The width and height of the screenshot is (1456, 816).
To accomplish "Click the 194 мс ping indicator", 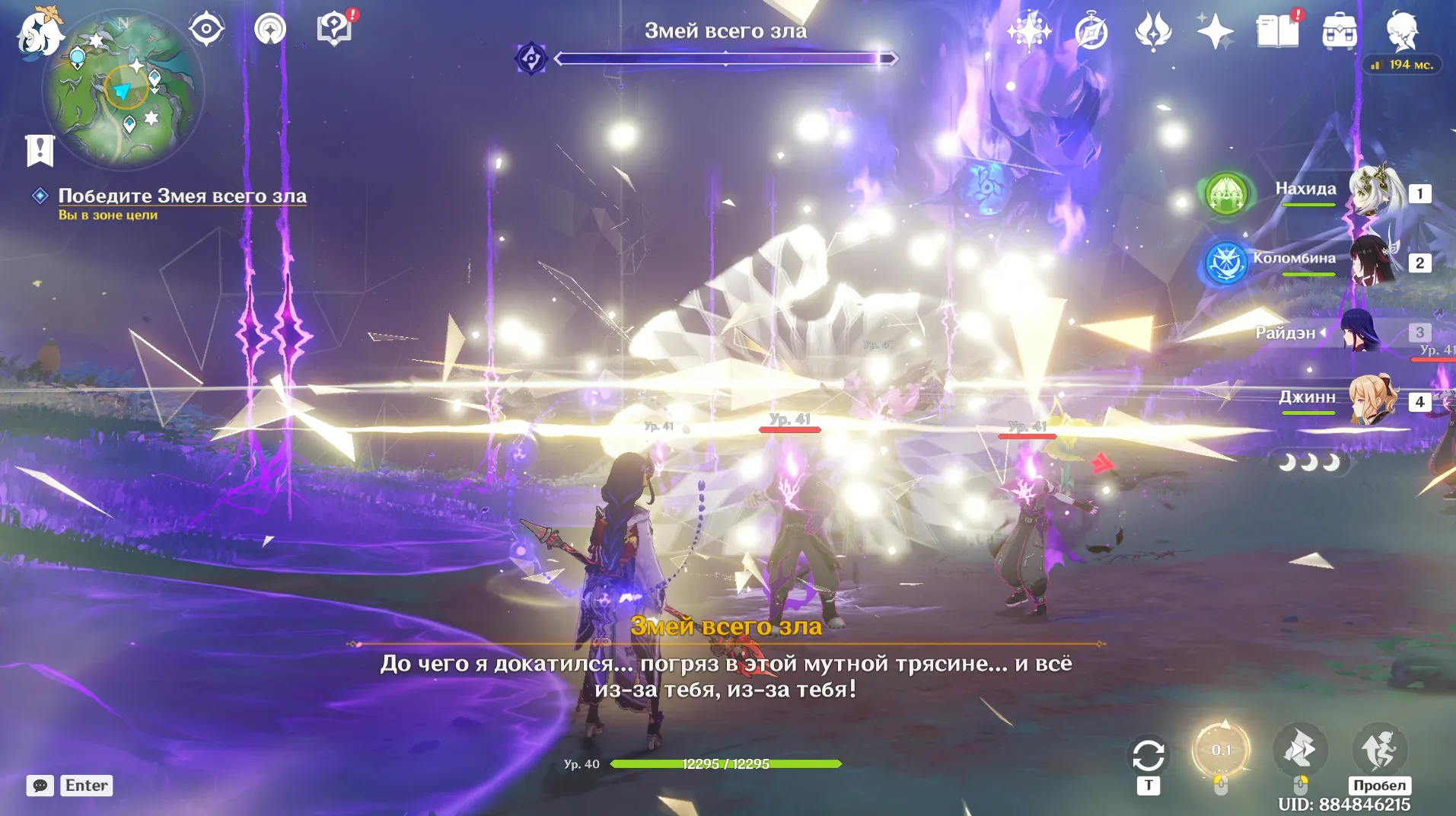I will (x=1403, y=64).
